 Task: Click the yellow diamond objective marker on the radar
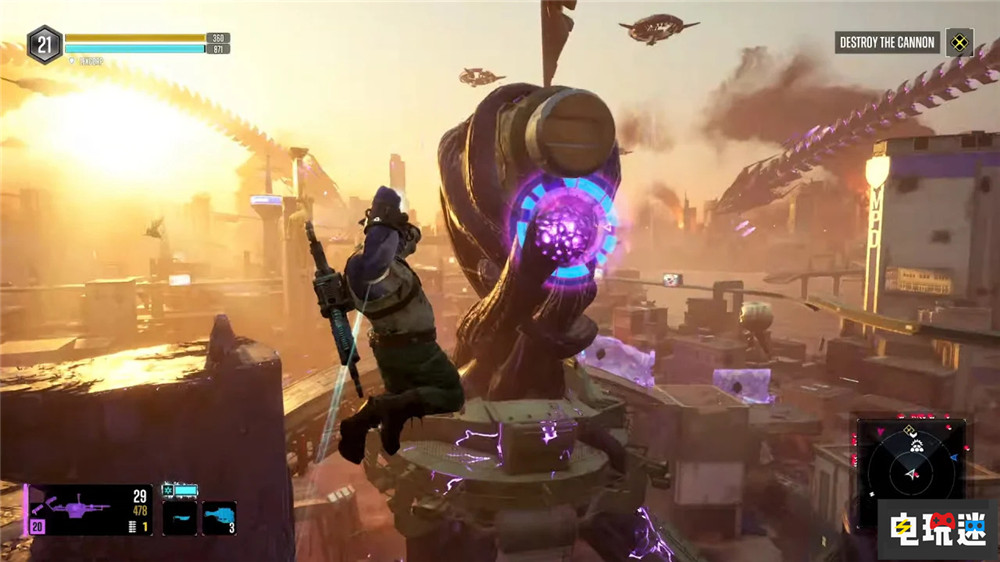point(909,430)
